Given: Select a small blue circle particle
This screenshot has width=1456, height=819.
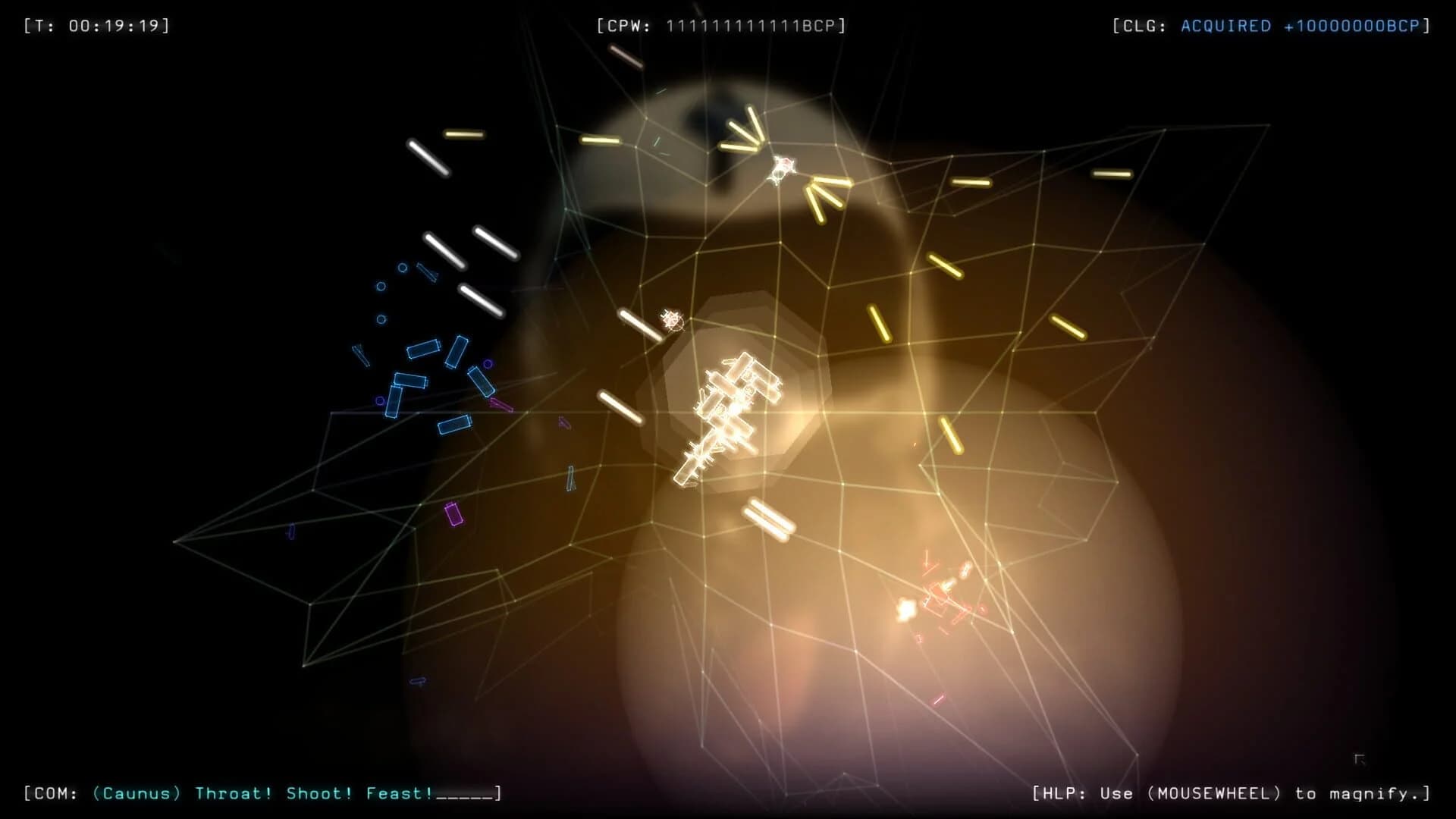Looking at the screenshot, I should point(381,287).
